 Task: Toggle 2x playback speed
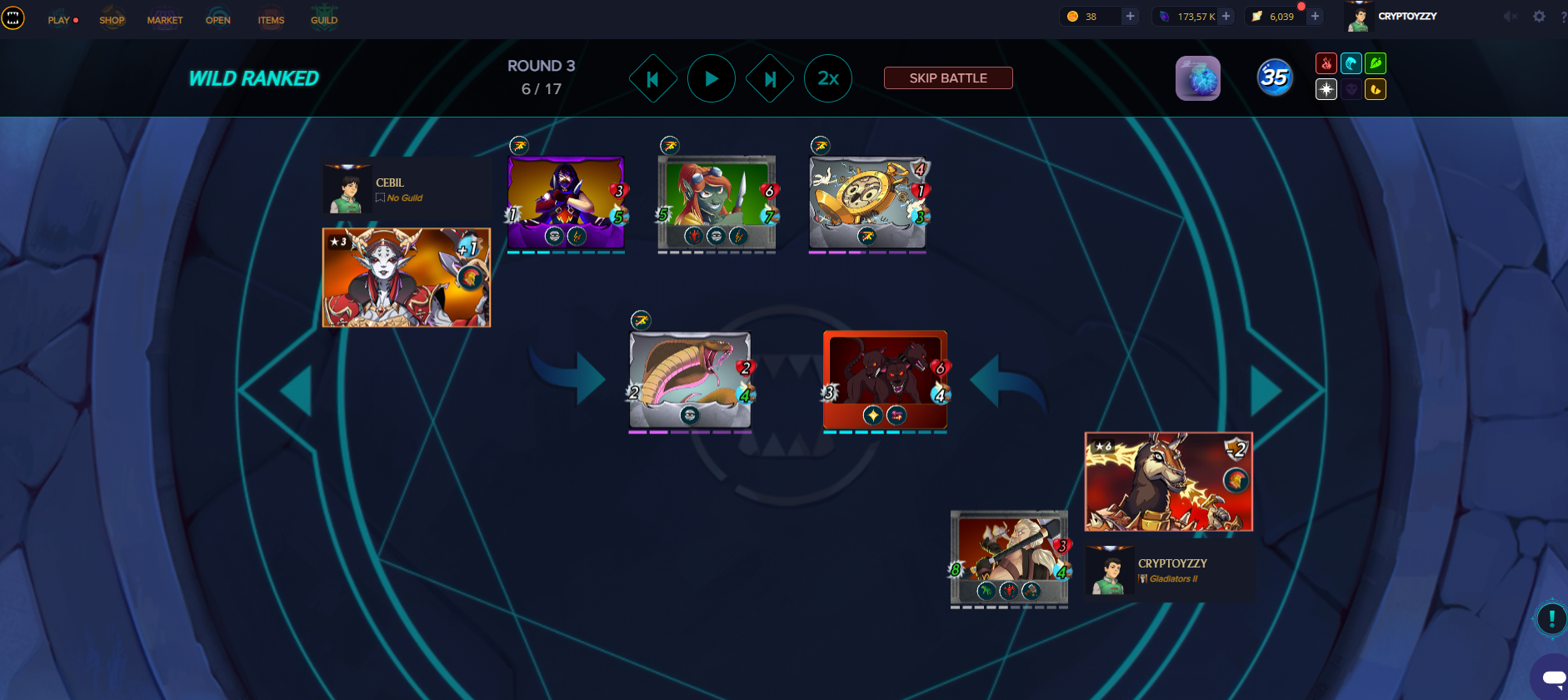(x=827, y=78)
